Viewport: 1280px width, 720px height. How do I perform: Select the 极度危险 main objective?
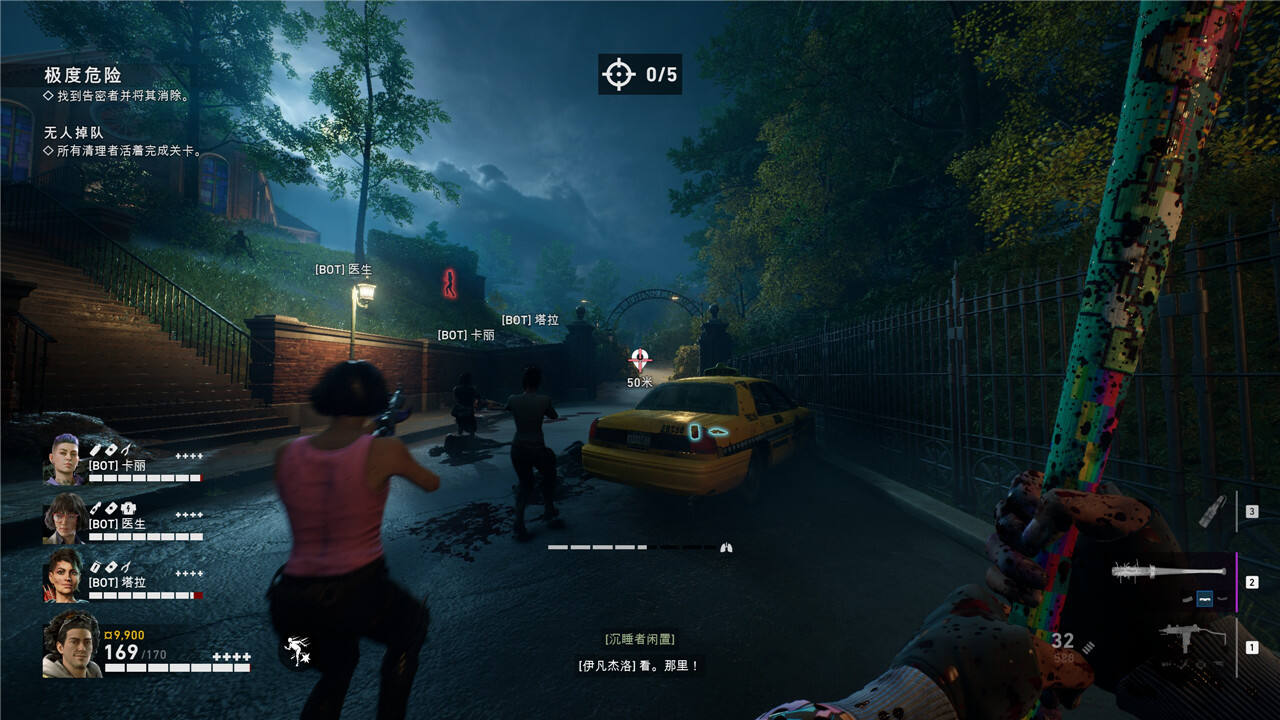pos(83,75)
